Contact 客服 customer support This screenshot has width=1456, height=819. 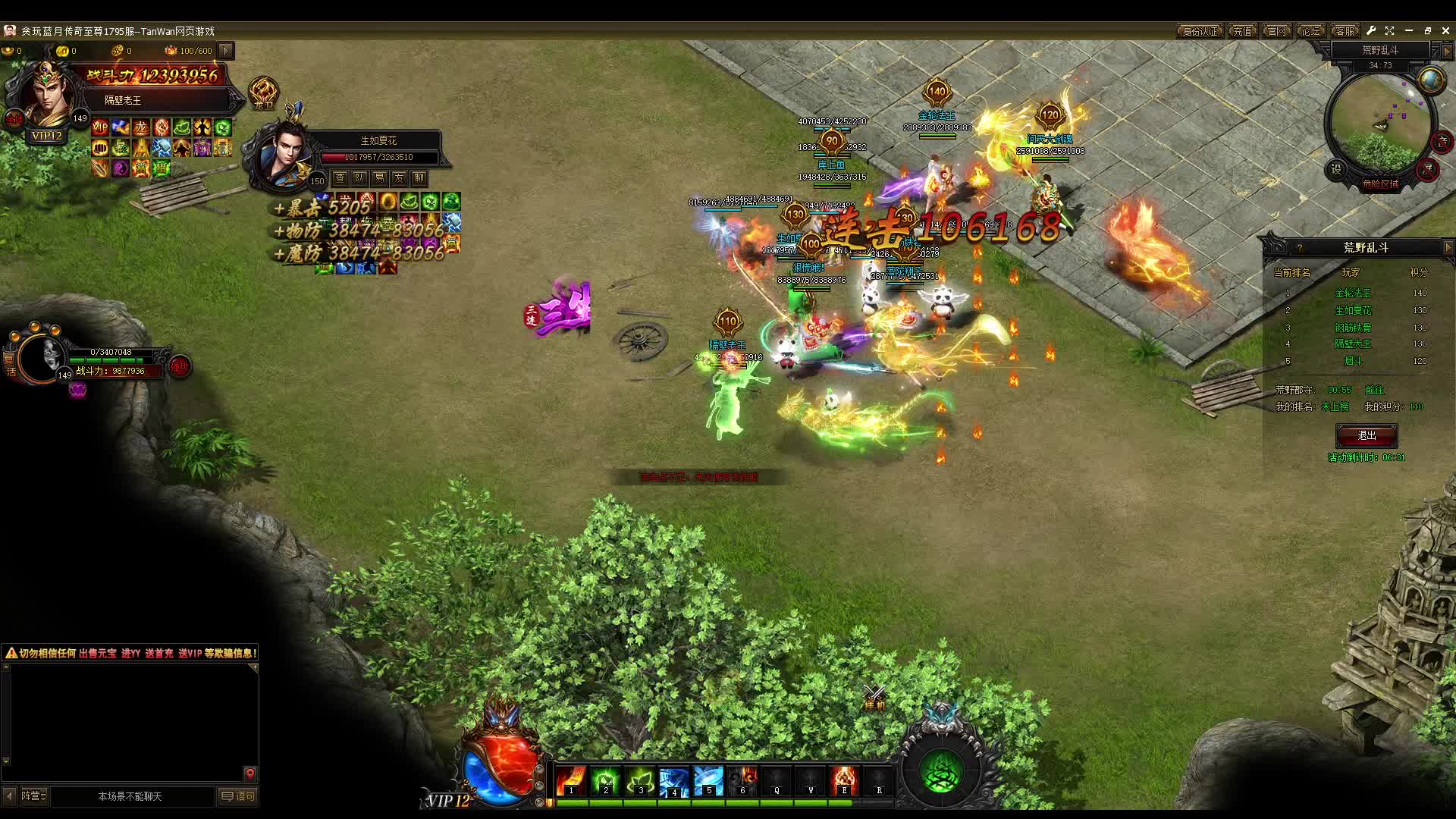[1345, 31]
